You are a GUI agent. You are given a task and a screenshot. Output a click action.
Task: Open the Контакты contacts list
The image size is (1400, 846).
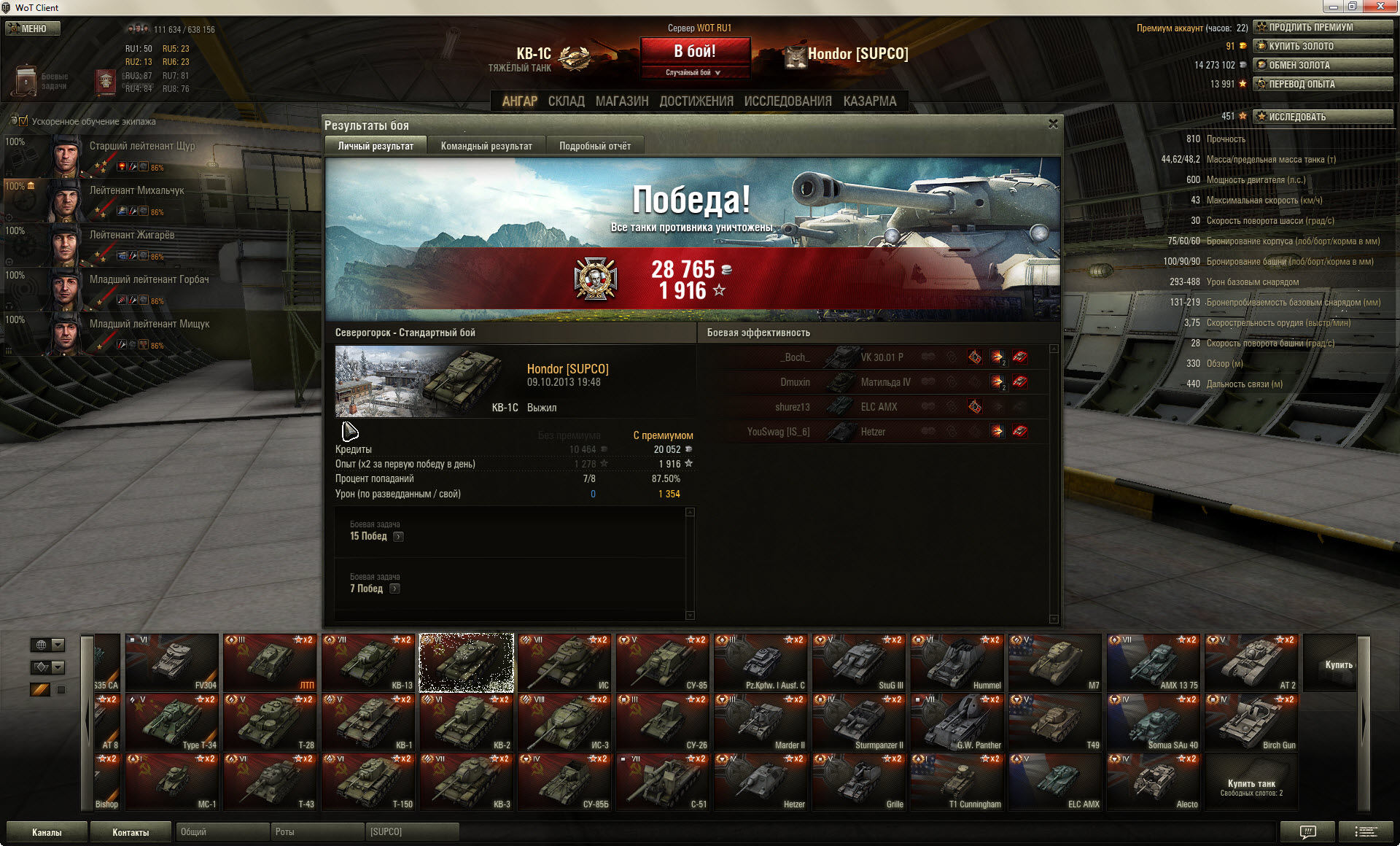(x=131, y=832)
